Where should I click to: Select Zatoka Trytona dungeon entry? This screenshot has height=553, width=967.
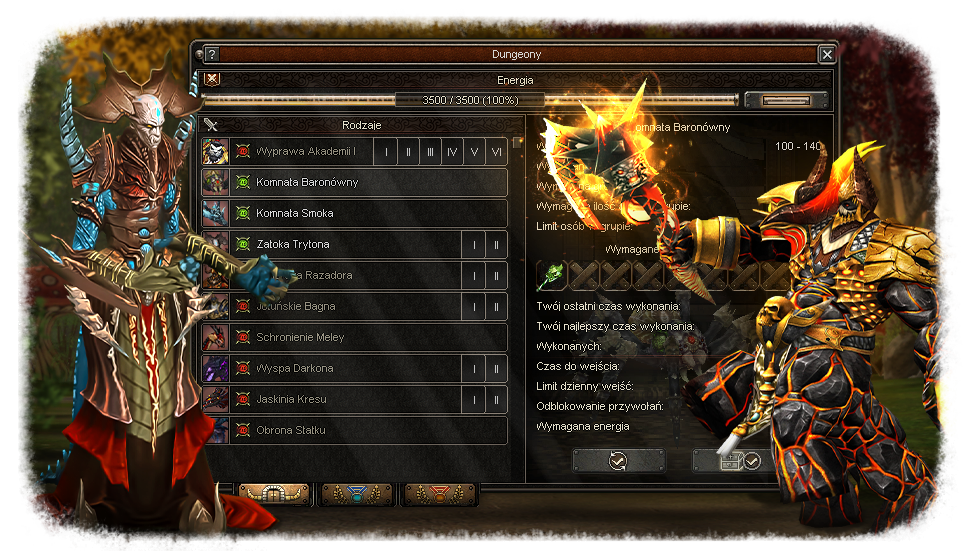pos(340,244)
